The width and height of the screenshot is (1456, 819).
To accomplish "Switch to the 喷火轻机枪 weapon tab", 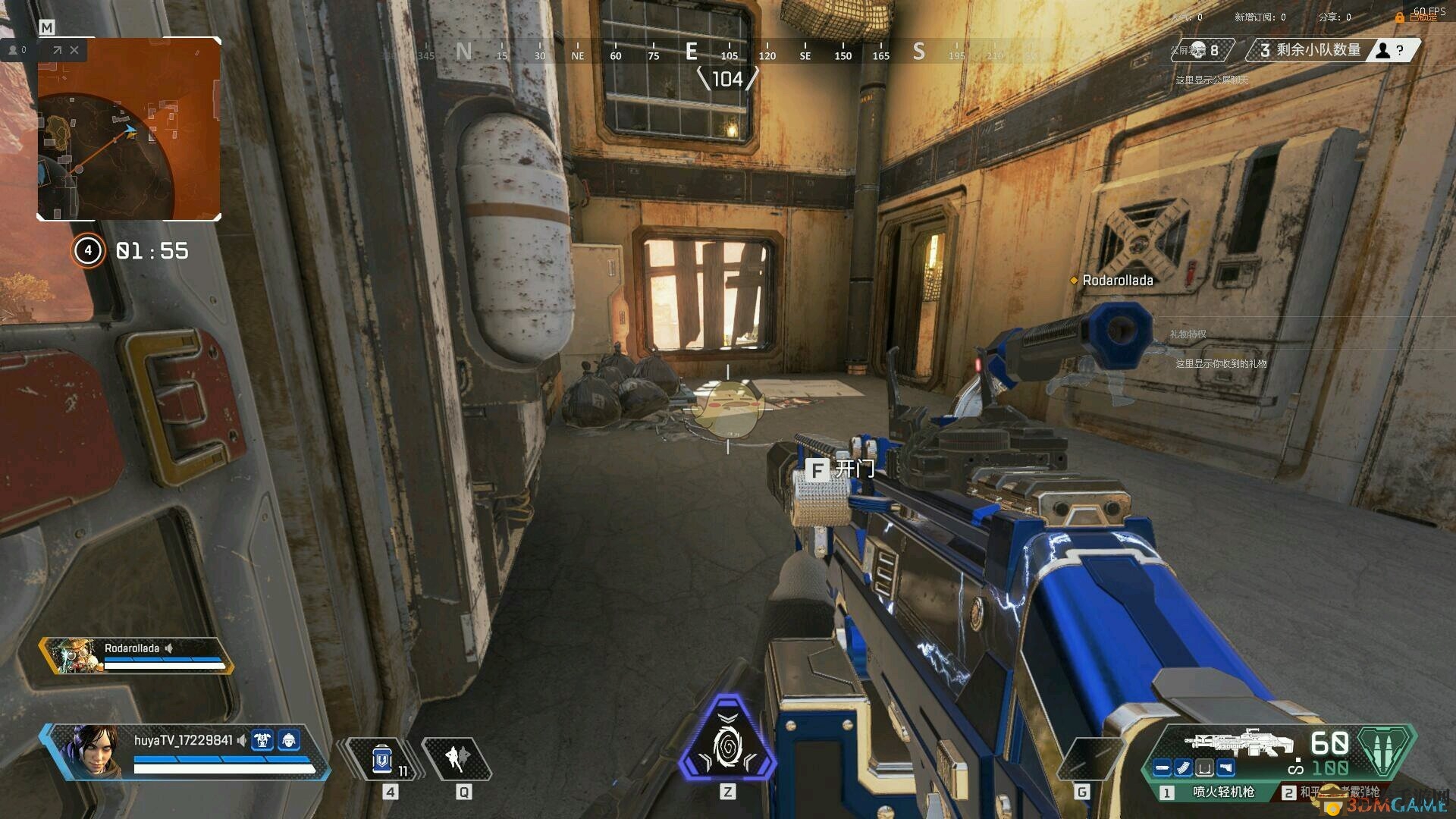I will (1212, 792).
